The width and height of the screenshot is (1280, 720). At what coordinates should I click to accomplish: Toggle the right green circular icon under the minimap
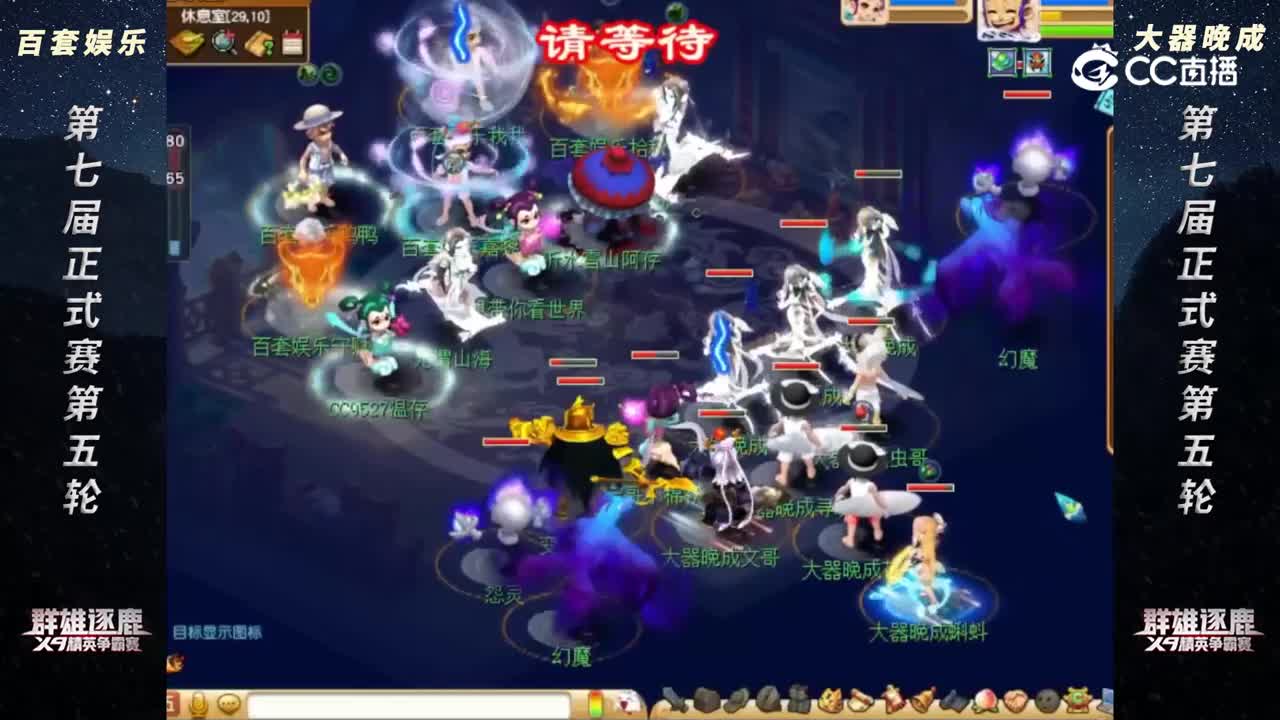click(x=331, y=75)
